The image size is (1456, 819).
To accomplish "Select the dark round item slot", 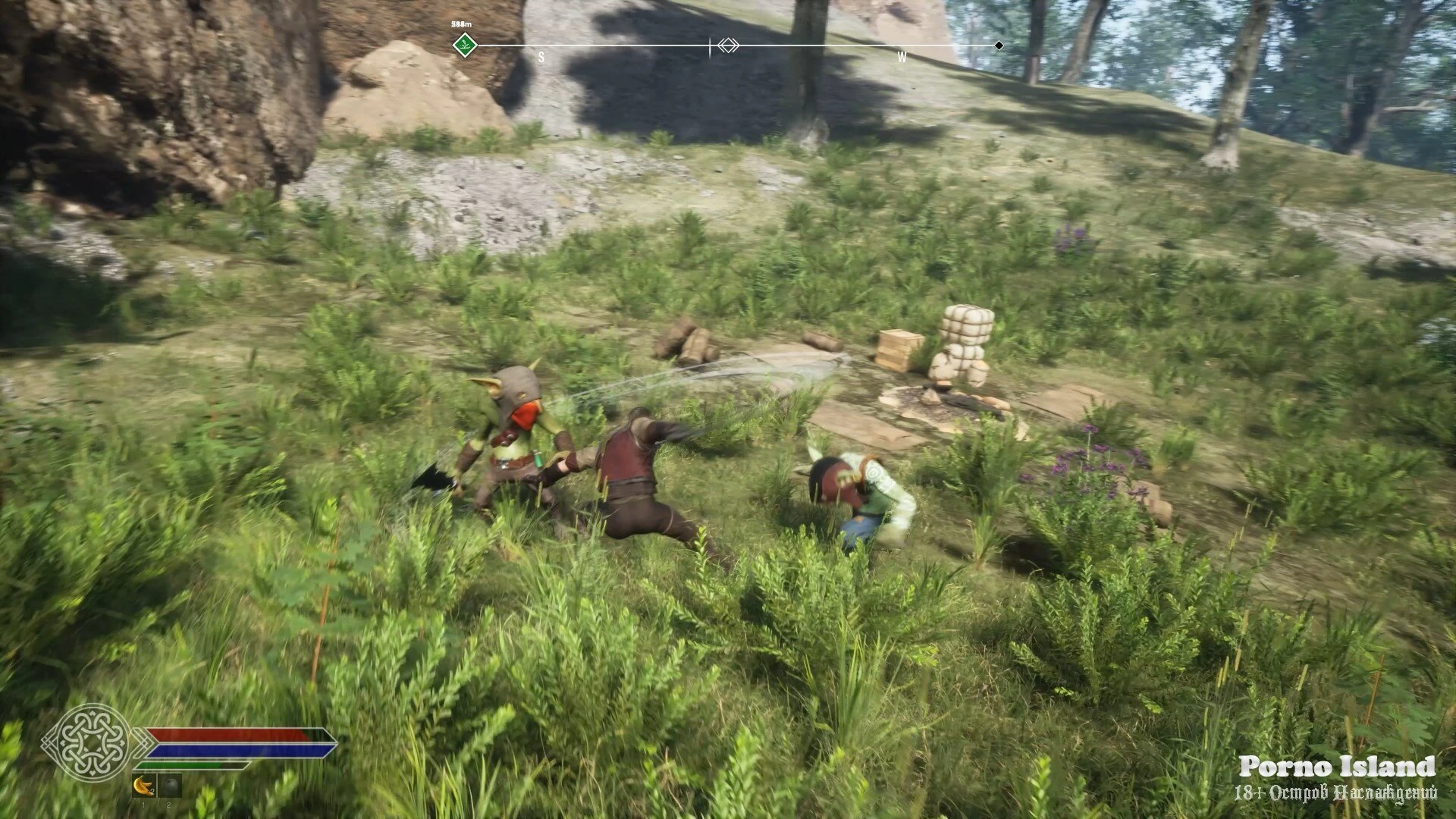I will (x=169, y=786).
